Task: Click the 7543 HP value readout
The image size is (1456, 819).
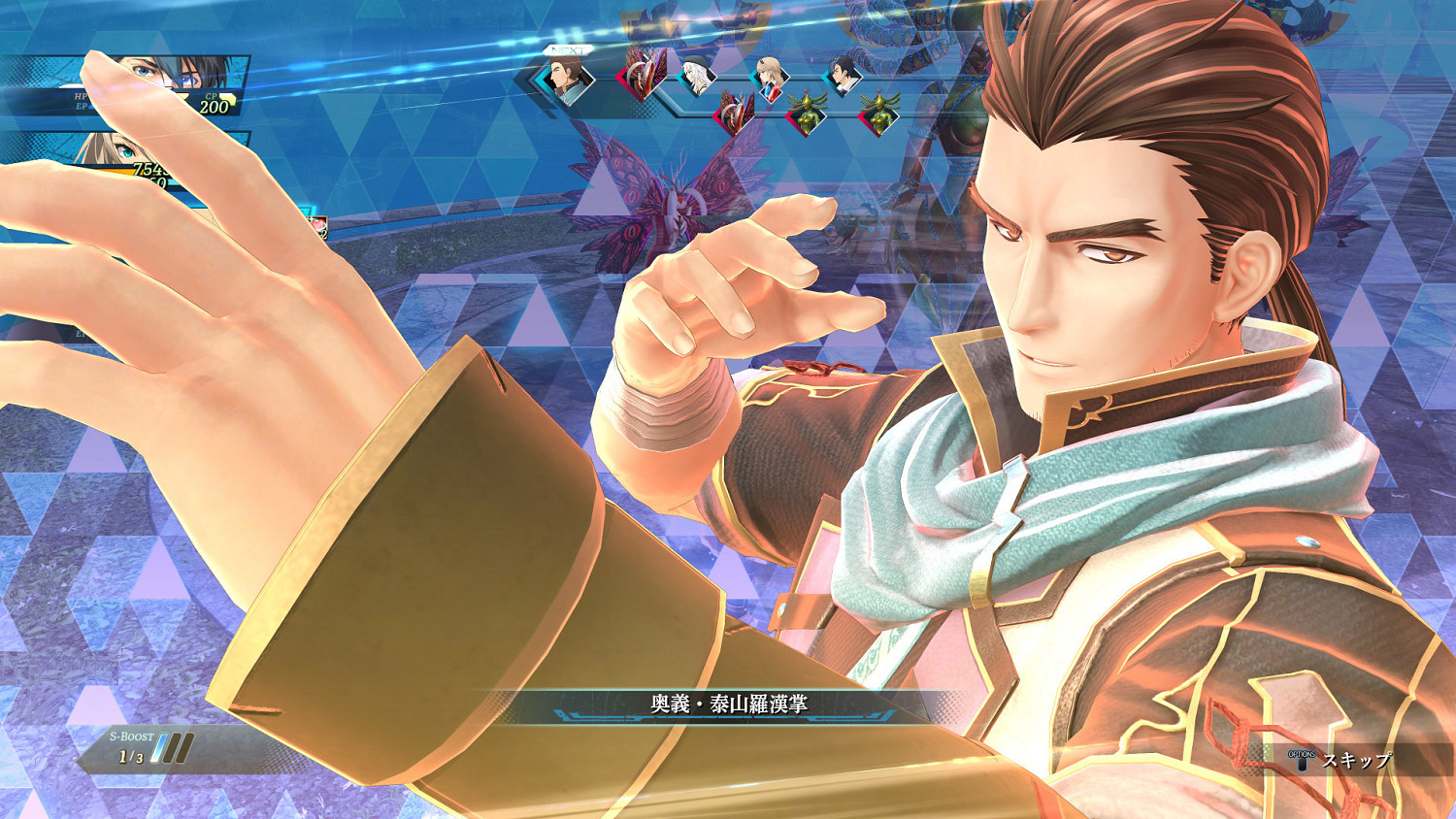Action: [x=152, y=168]
